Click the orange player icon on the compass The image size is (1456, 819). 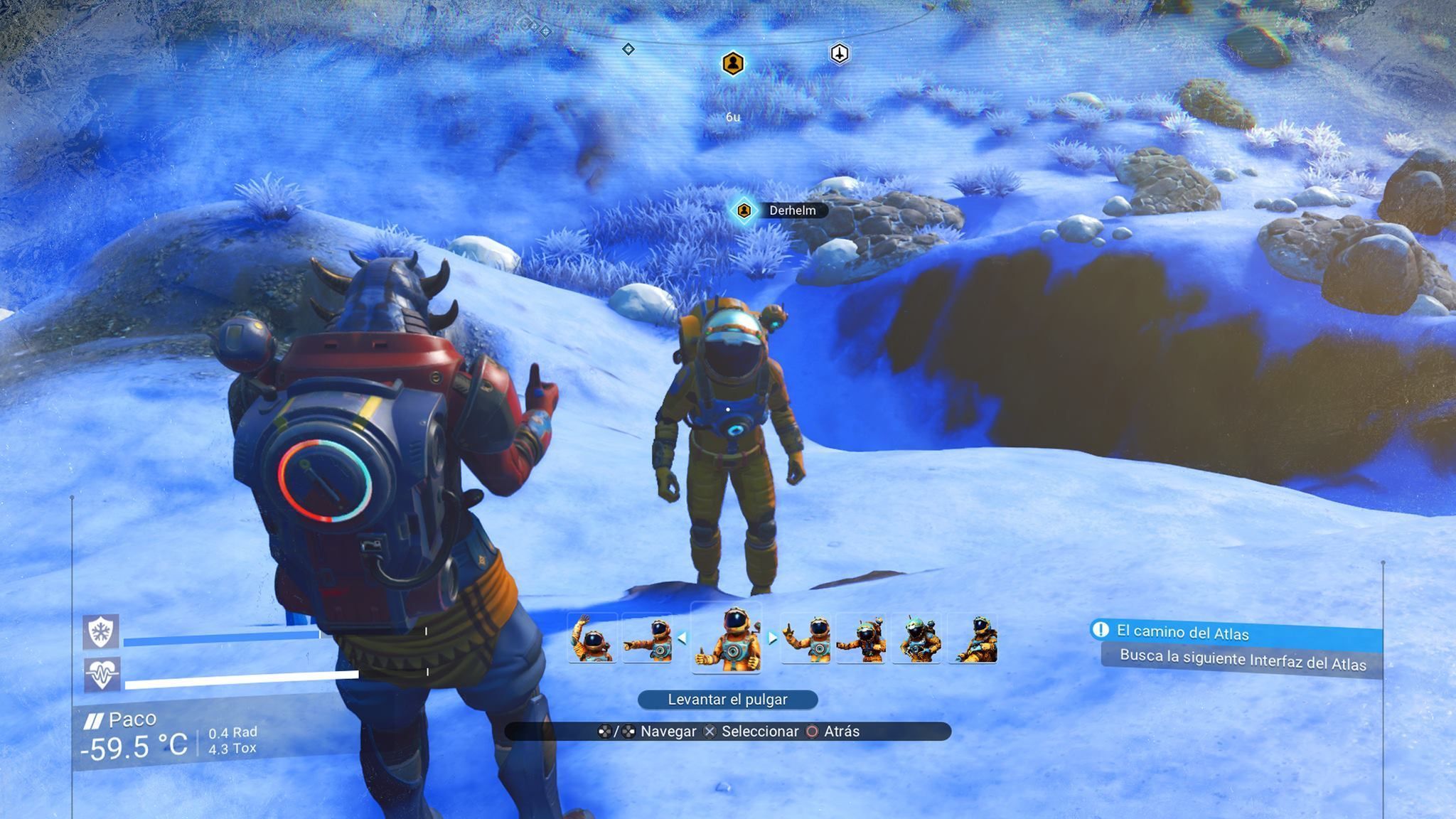(733, 64)
